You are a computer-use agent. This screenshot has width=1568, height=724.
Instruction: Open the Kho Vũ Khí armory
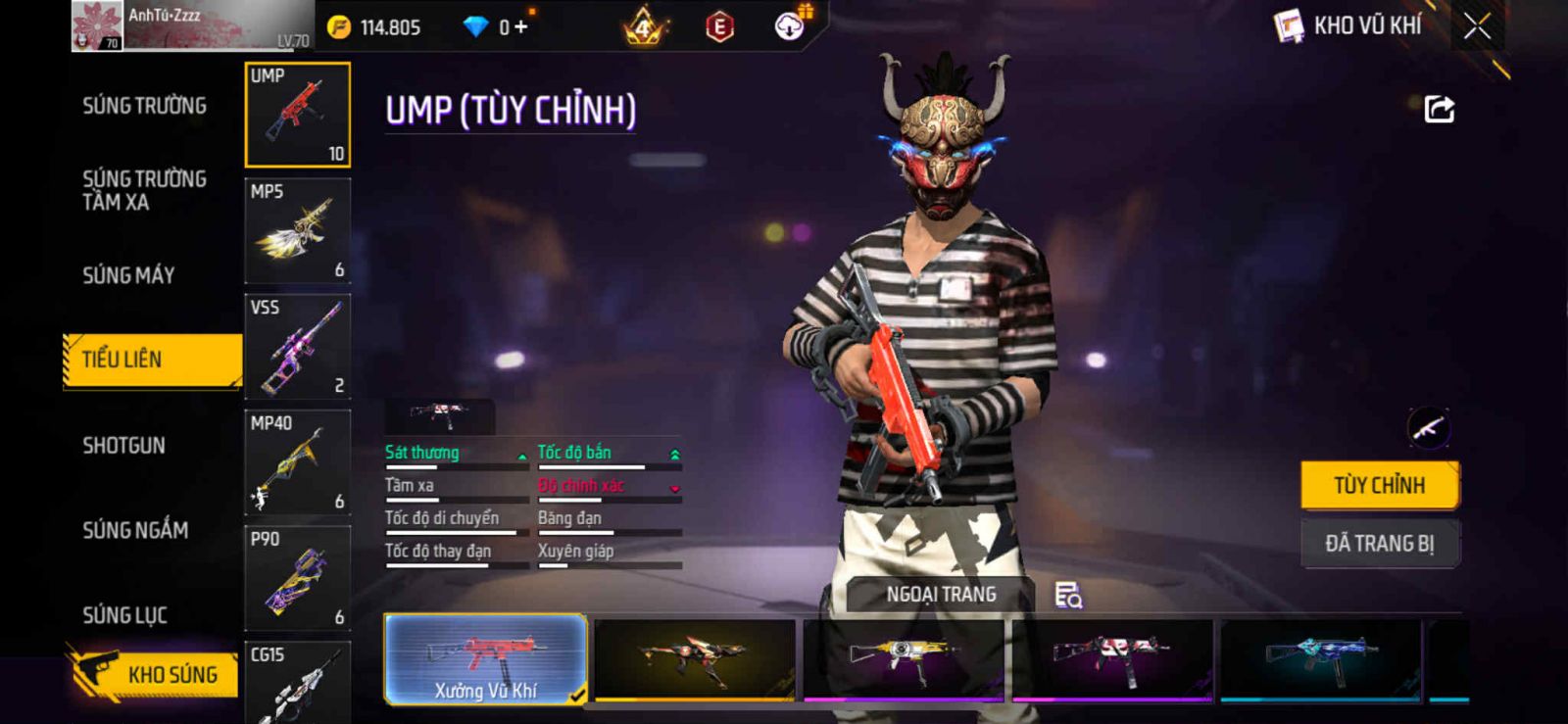point(1348,25)
